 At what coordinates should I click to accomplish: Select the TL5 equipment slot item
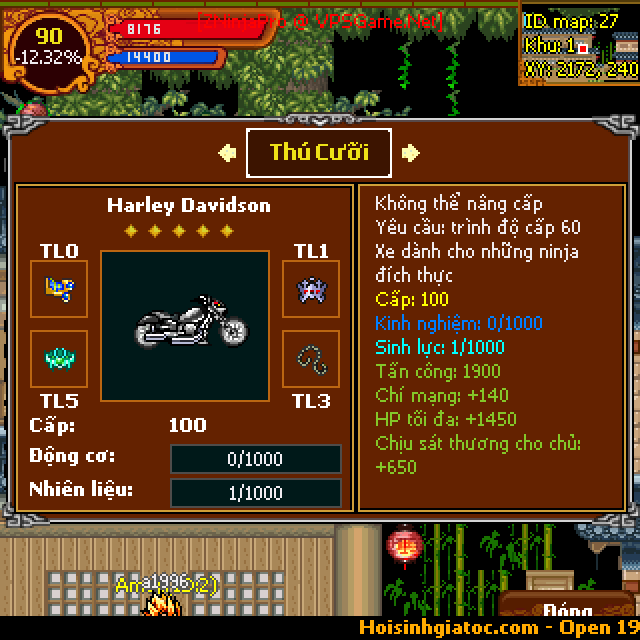click(x=59, y=359)
